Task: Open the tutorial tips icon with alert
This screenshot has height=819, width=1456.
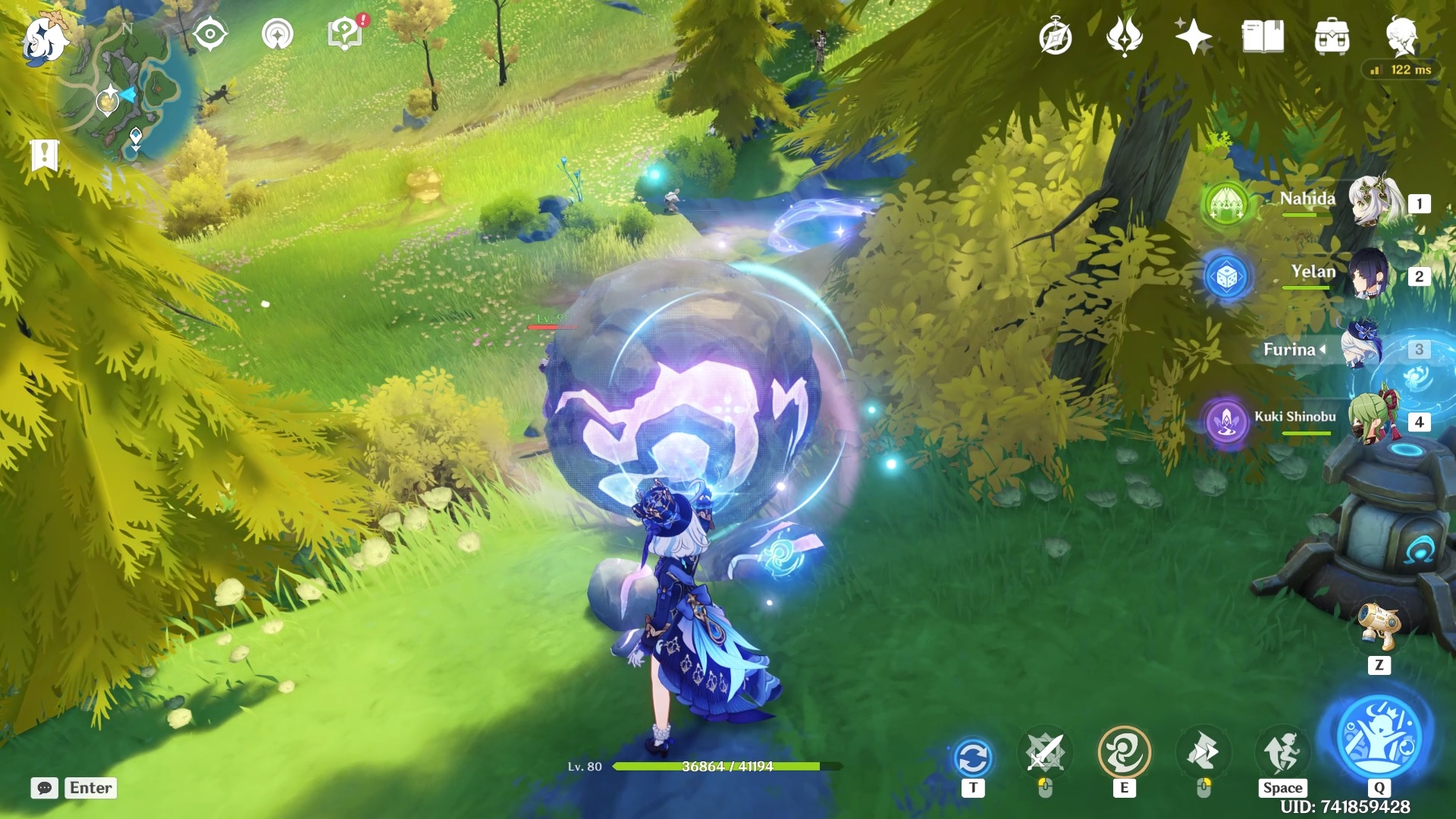Action: 346,33
